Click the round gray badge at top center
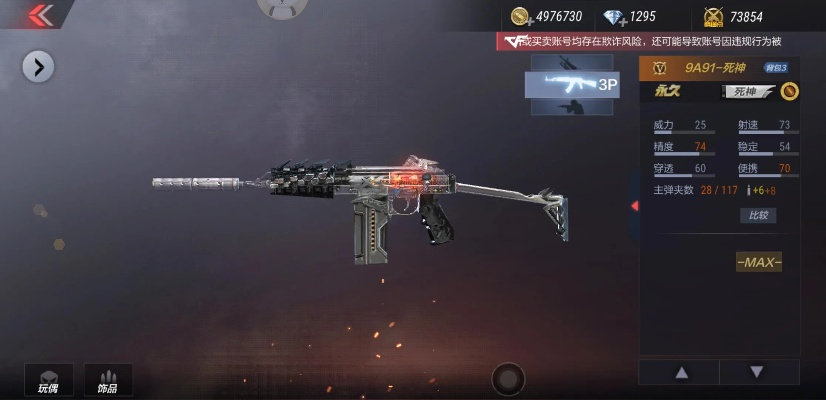 coord(282,6)
